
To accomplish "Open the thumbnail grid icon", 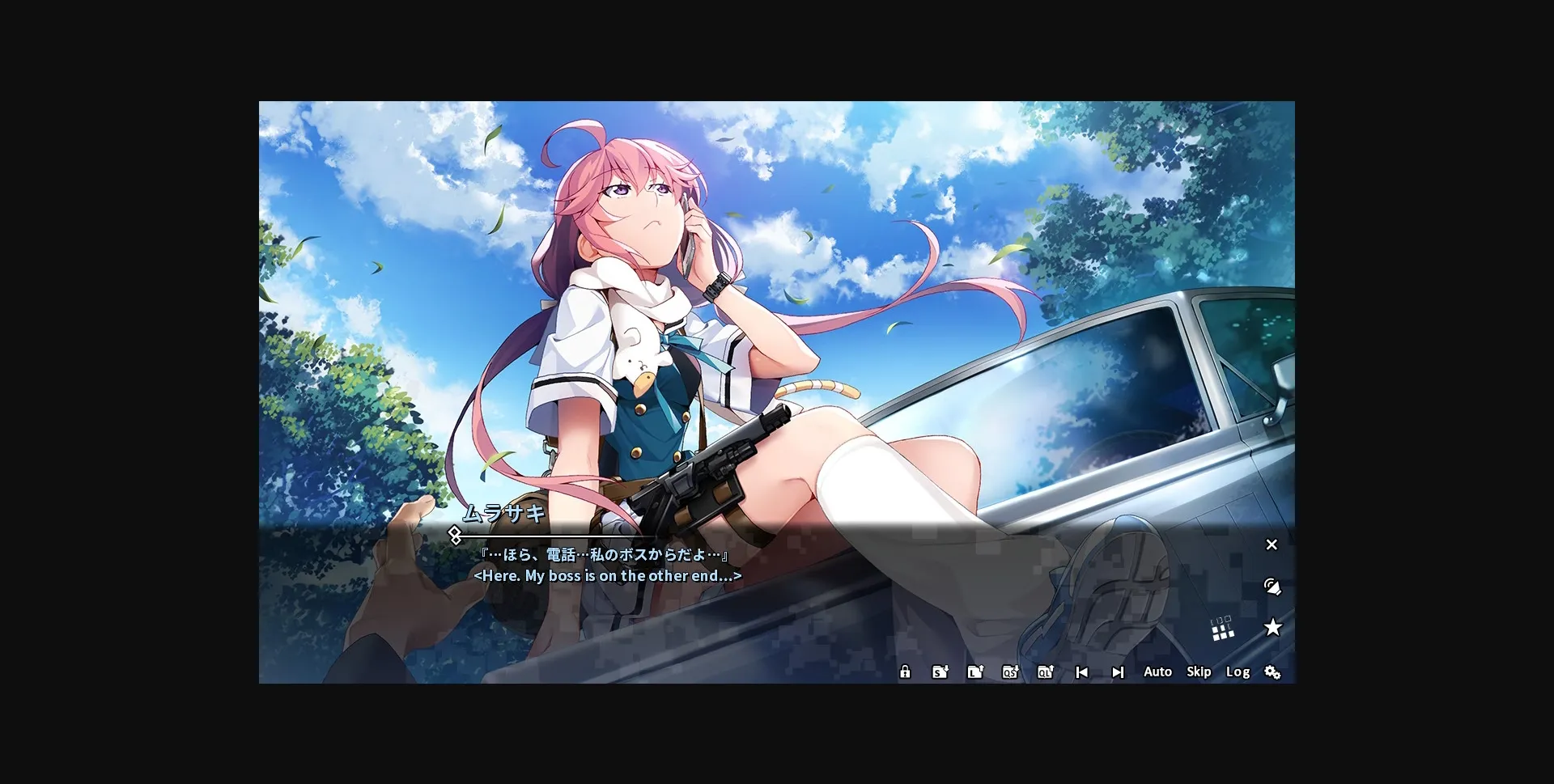I will 1222,629.
